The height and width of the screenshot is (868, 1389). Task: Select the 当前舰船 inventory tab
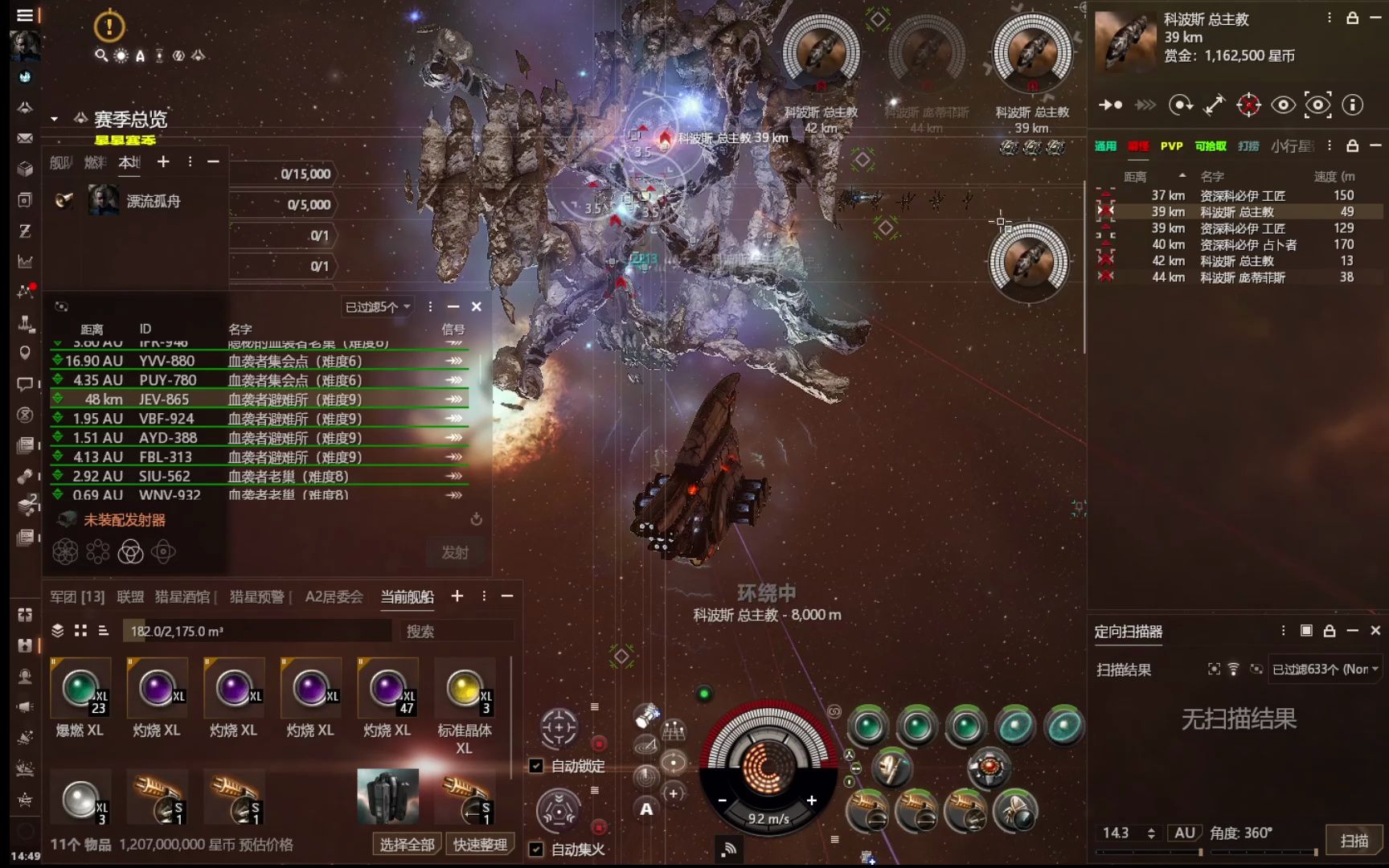(x=406, y=596)
